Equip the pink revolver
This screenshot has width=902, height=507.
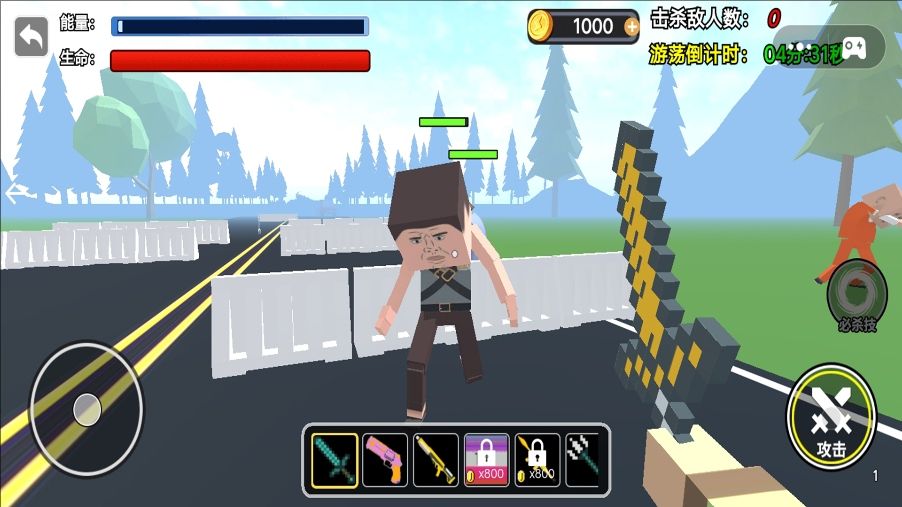coord(385,460)
